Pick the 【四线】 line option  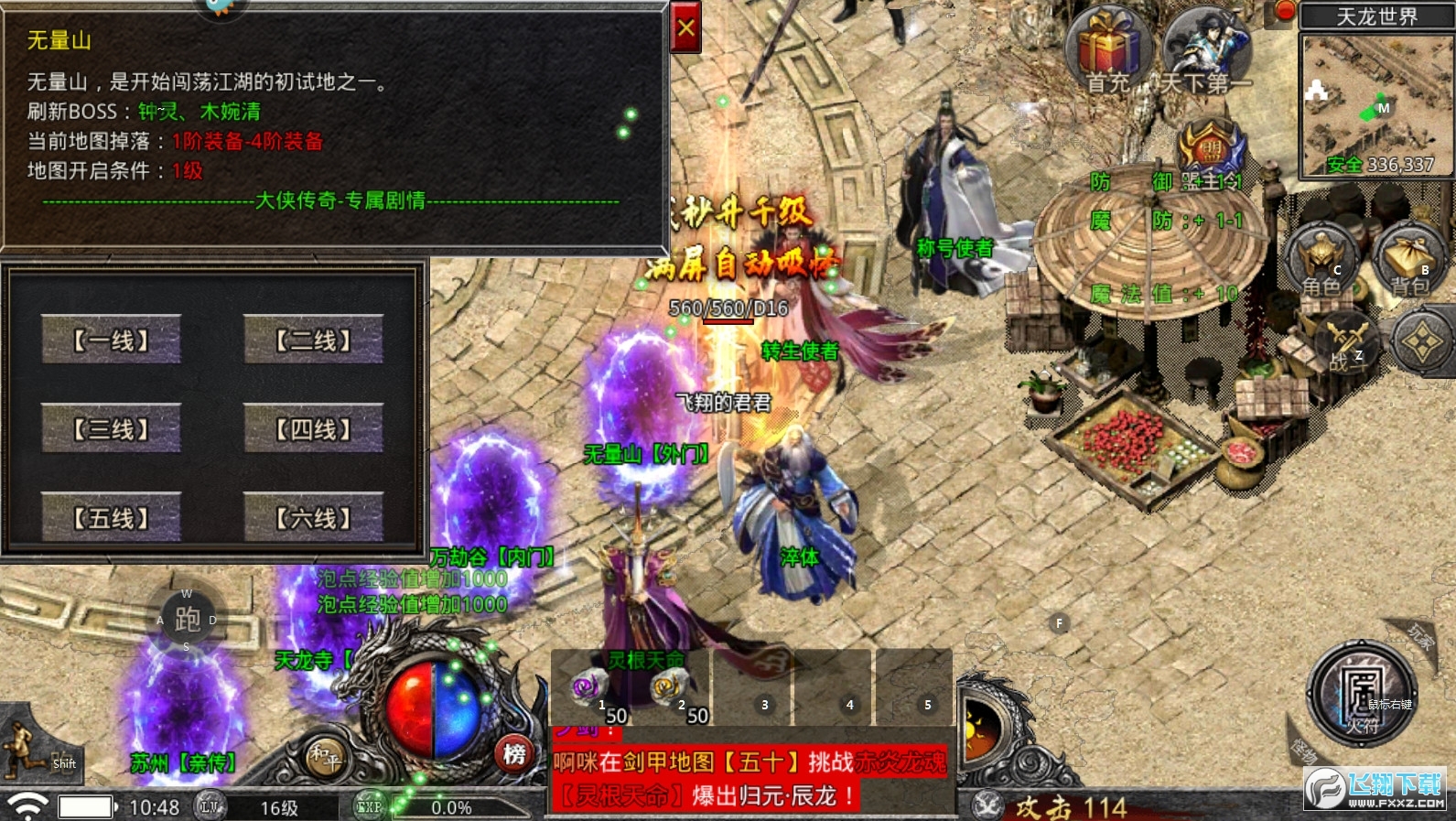[x=313, y=428]
